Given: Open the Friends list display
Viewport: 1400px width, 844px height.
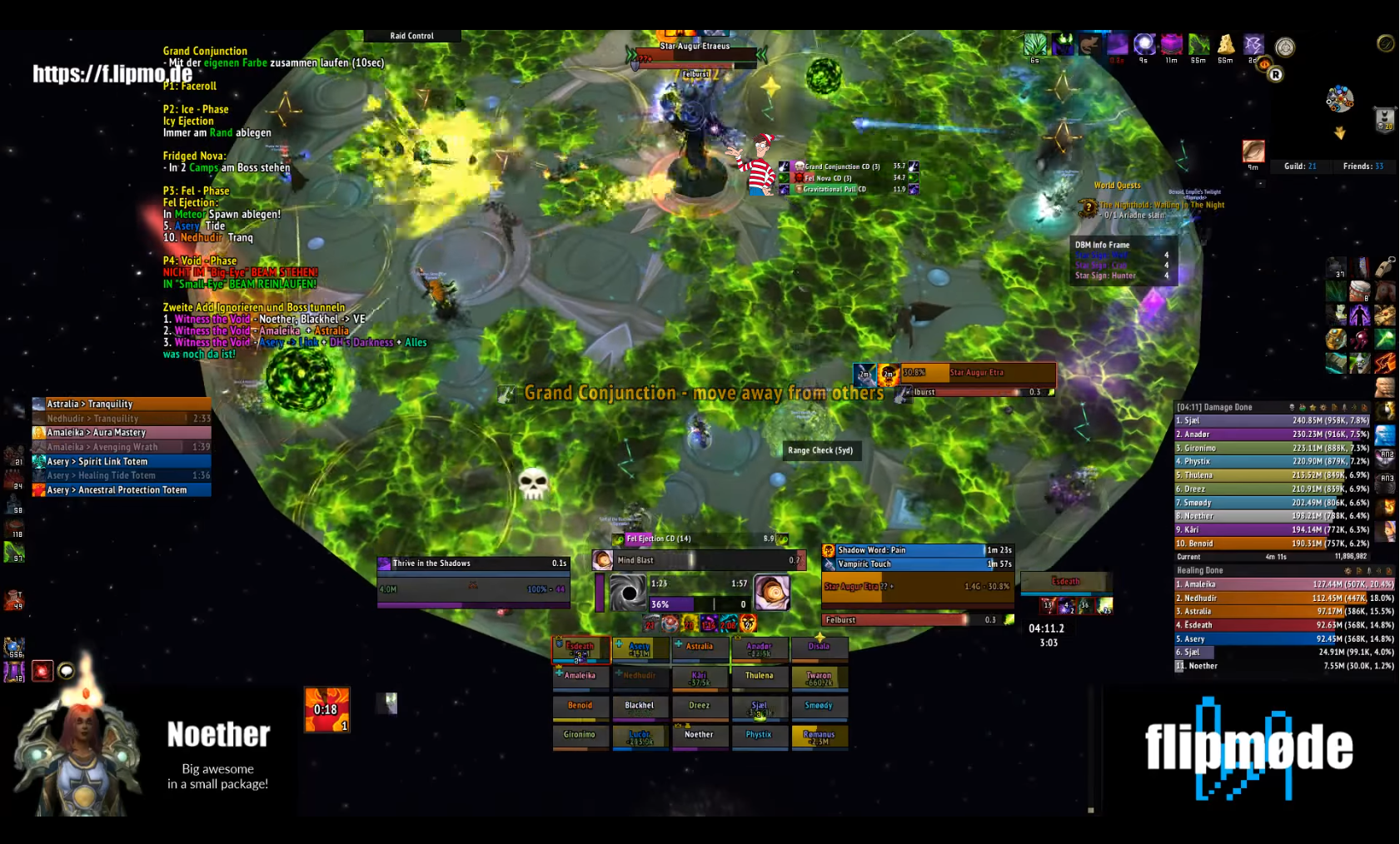Looking at the screenshot, I should (1363, 166).
